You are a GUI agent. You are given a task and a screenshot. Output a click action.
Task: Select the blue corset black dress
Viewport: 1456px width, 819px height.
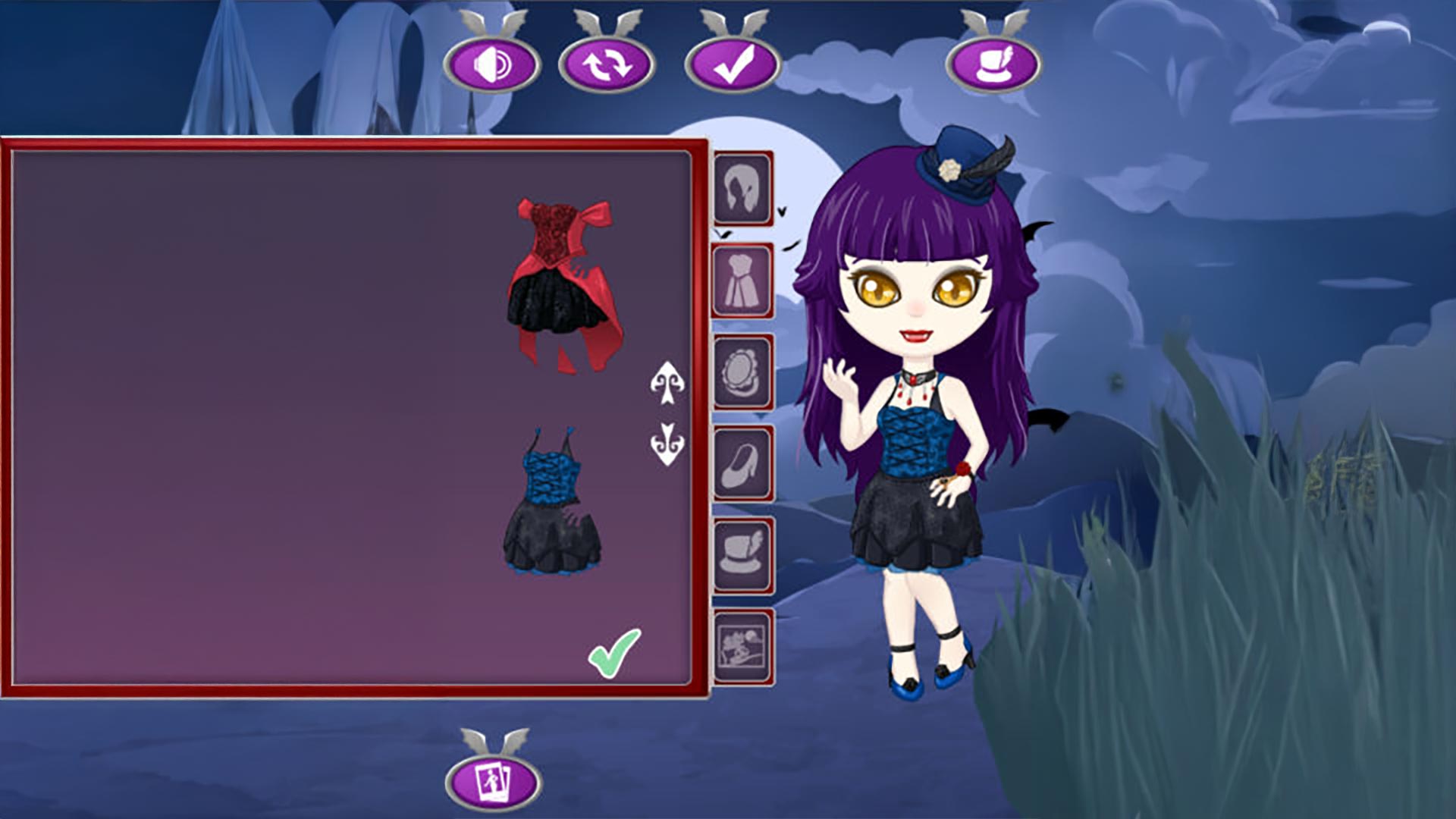[x=552, y=500]
